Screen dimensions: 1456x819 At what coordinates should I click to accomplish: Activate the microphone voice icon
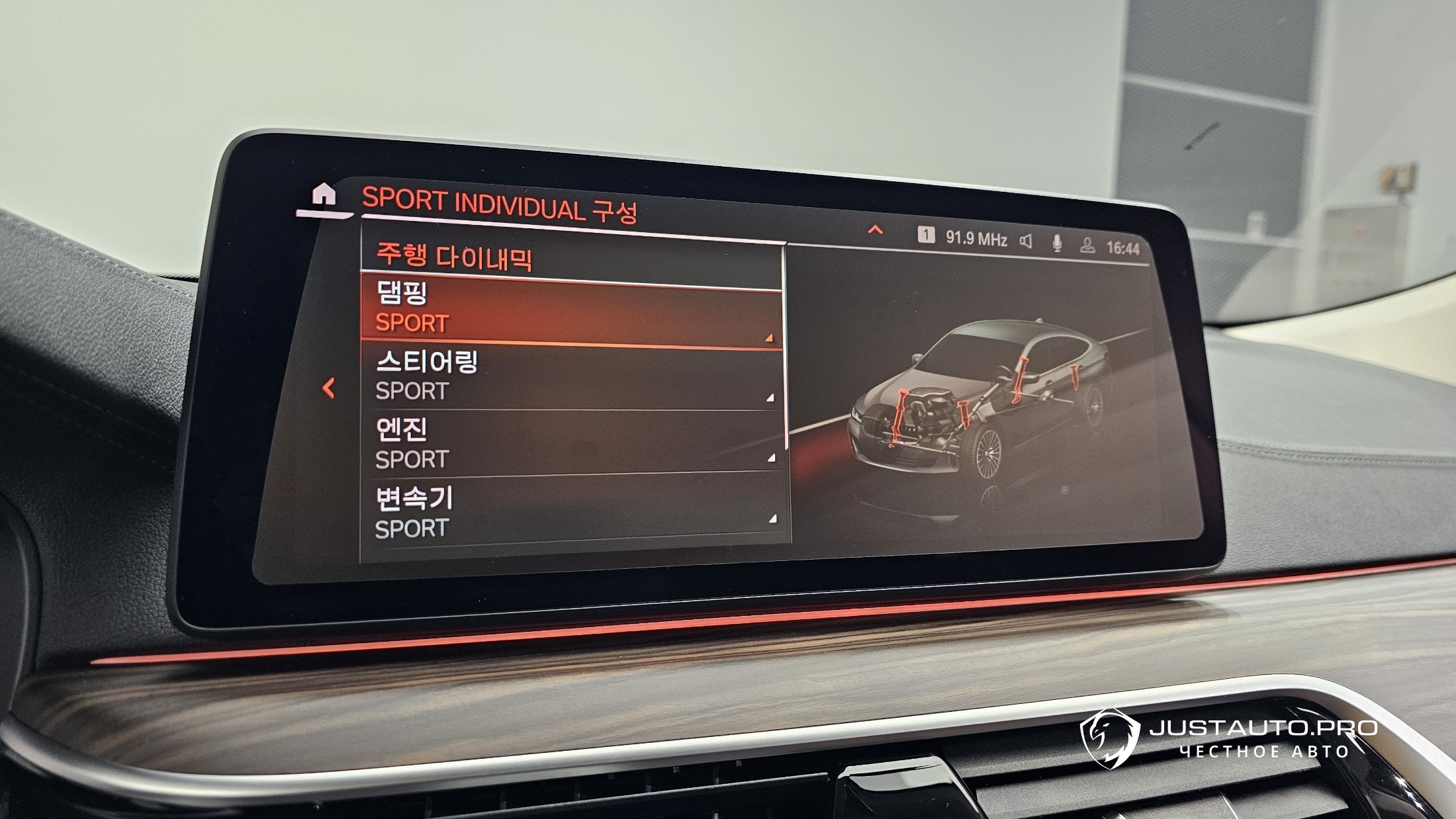tap(1057, 243)
